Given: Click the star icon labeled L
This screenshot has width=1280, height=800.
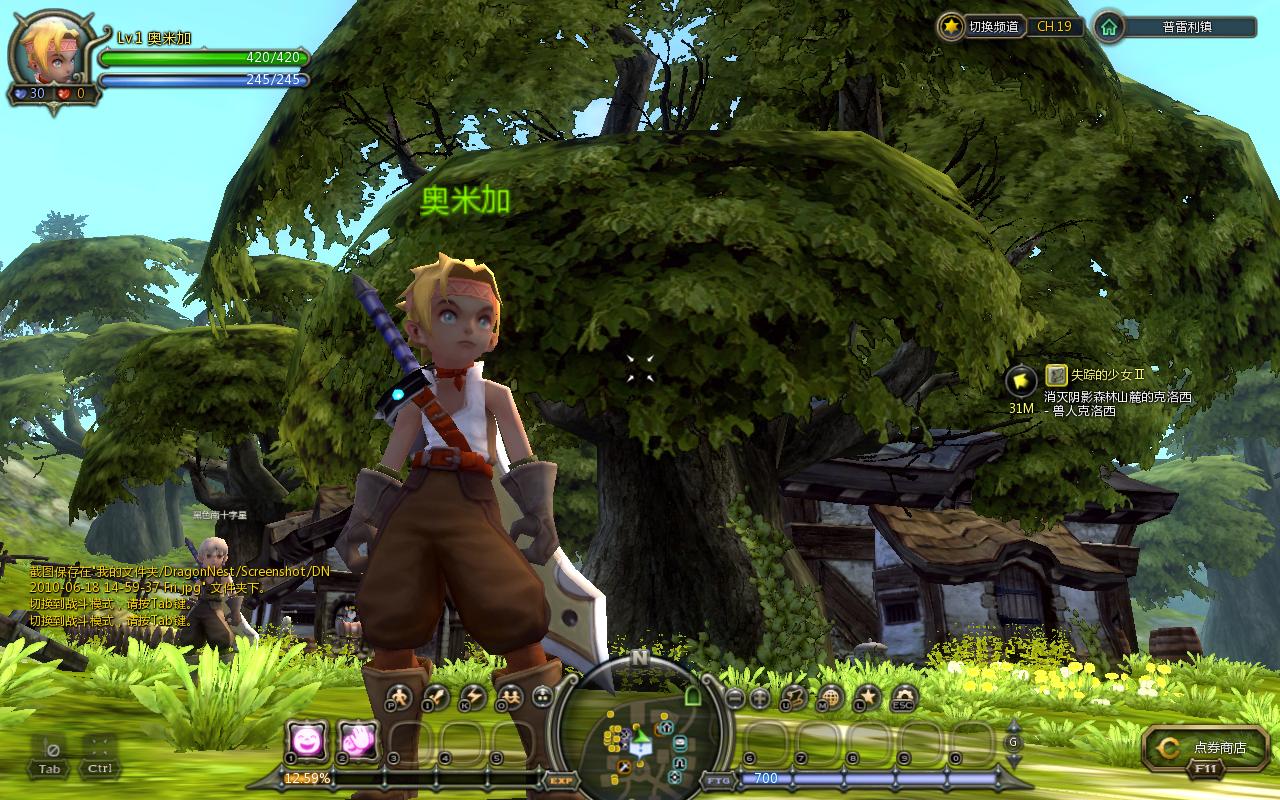Looking at the screenshot, I should (867, 697).
